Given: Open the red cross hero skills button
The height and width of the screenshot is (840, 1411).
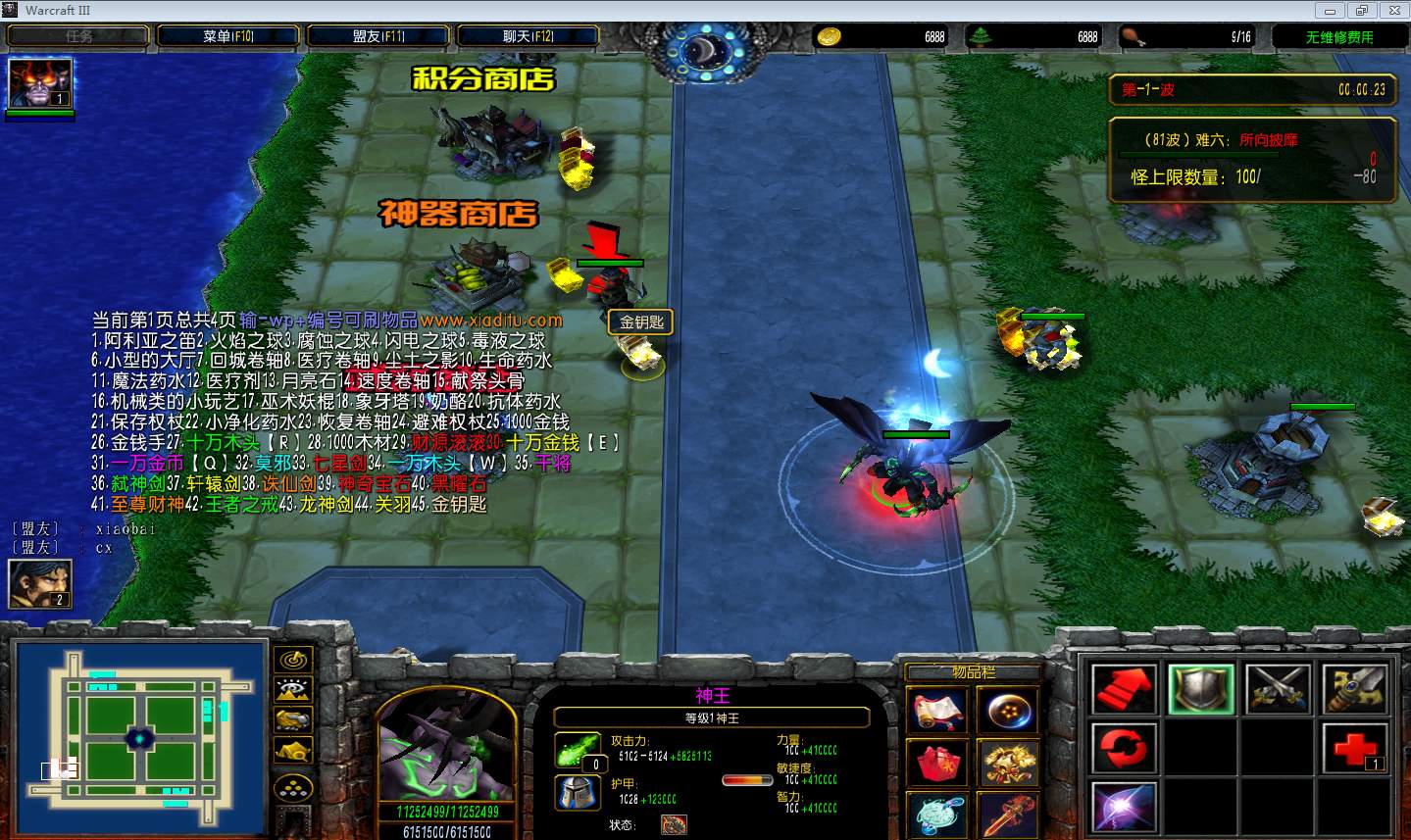Looking at the screenshot, I should point(1356,750).
